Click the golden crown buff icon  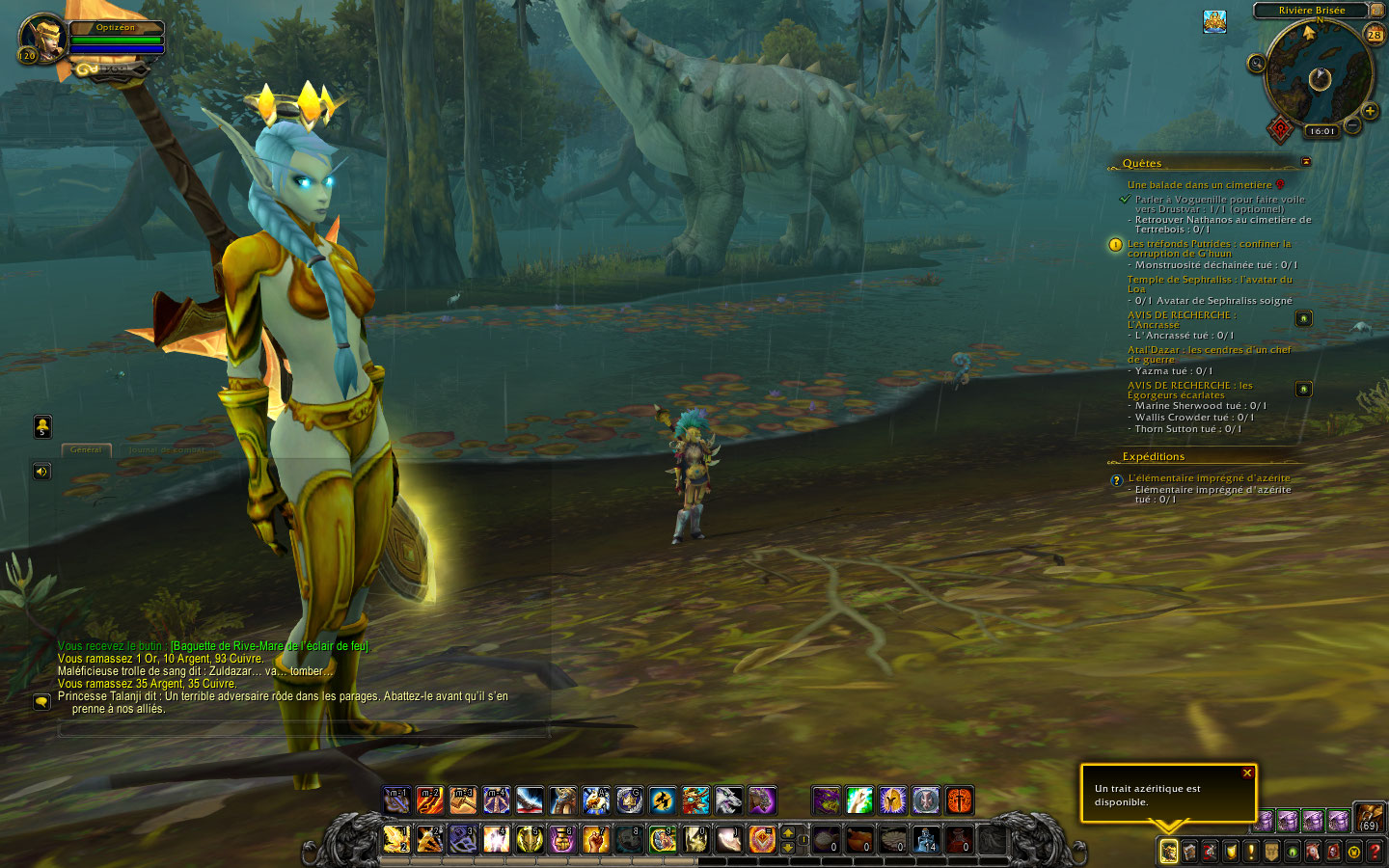point(1214,21)
